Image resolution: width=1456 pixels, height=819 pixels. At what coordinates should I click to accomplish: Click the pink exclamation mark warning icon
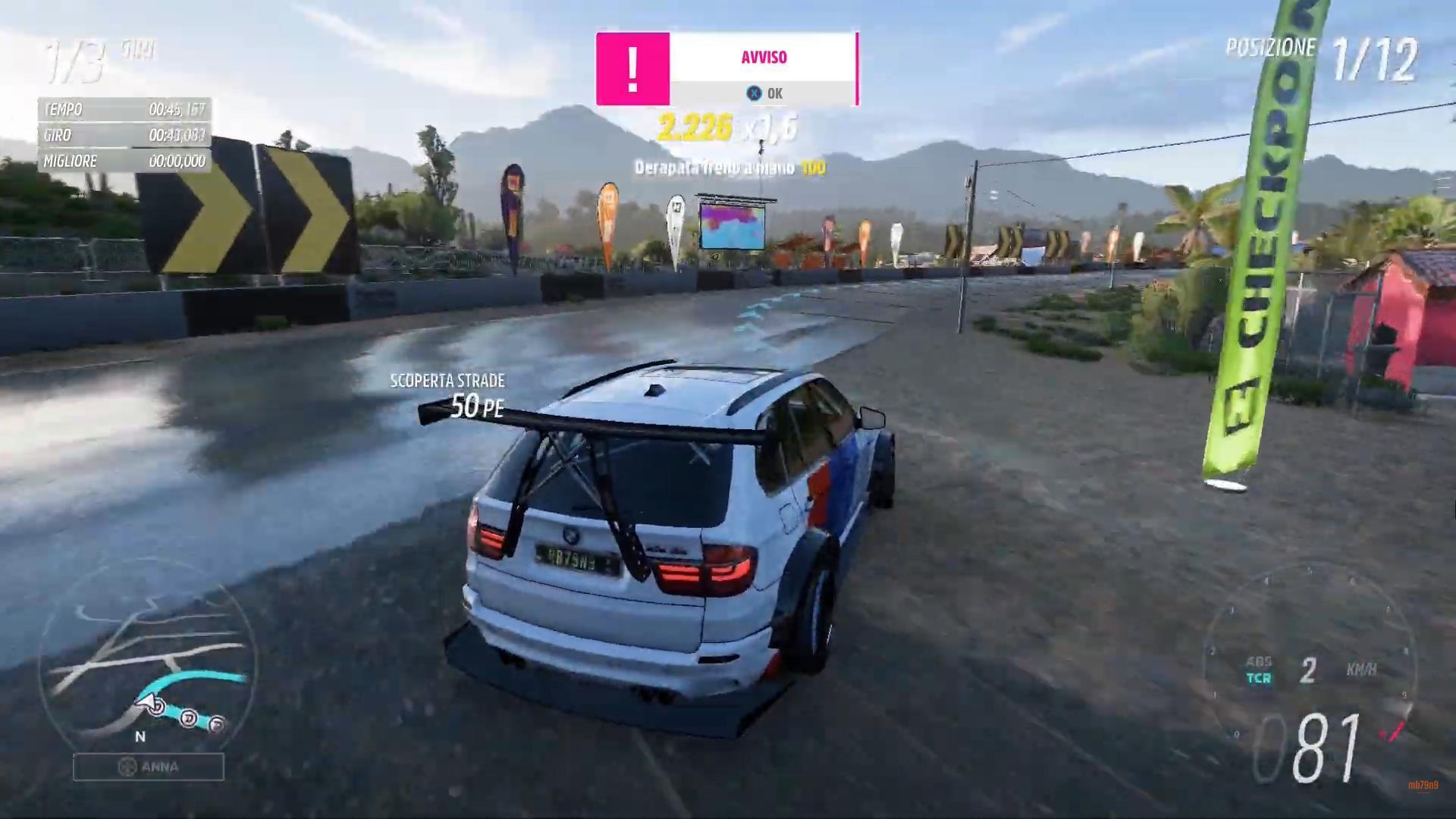click(632, 68)
